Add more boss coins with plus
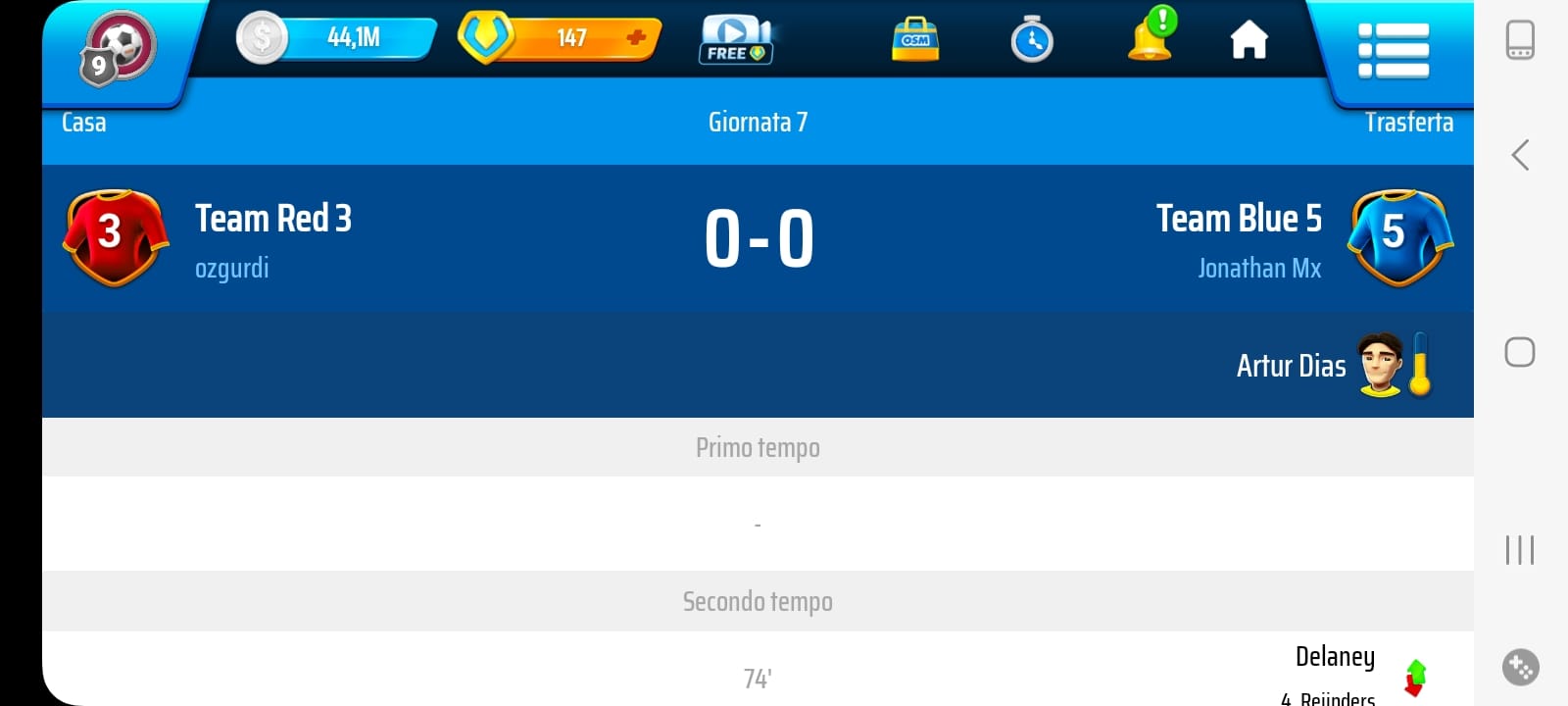Image resolution: width=1568 pixels, height=706 pixels. click(x=636, y=37)
